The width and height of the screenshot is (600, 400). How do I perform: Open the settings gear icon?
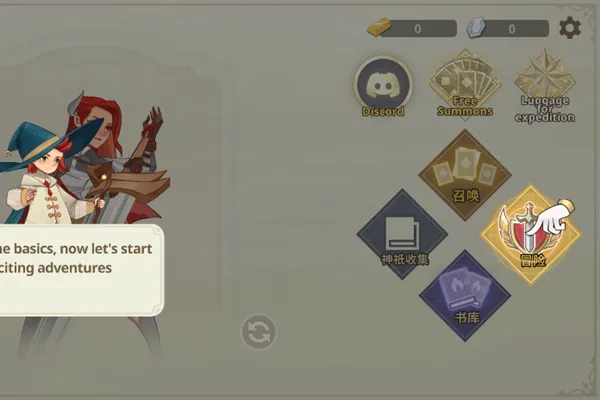click(570, 28)
